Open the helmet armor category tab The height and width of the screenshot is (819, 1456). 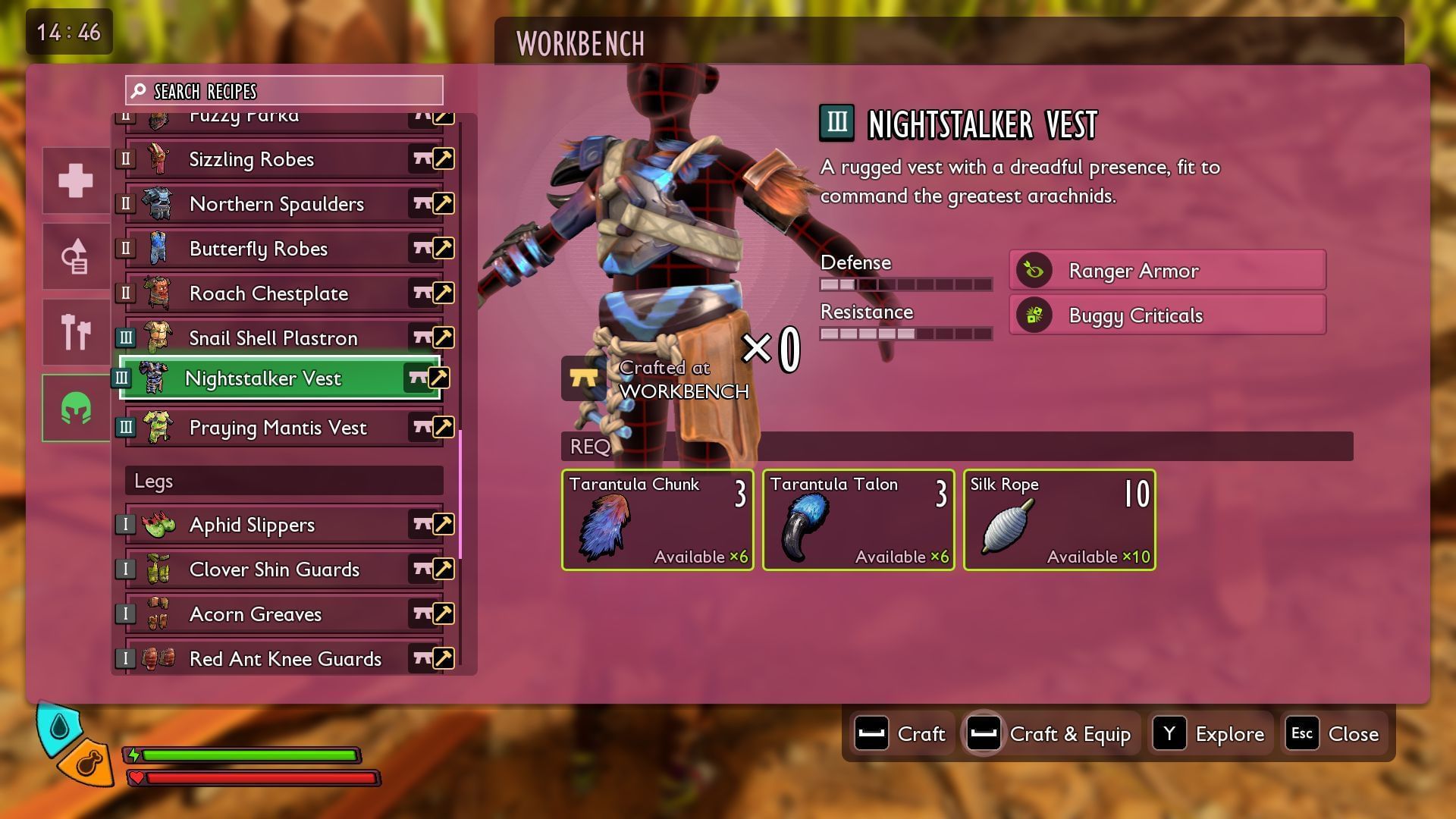[76, 408]
